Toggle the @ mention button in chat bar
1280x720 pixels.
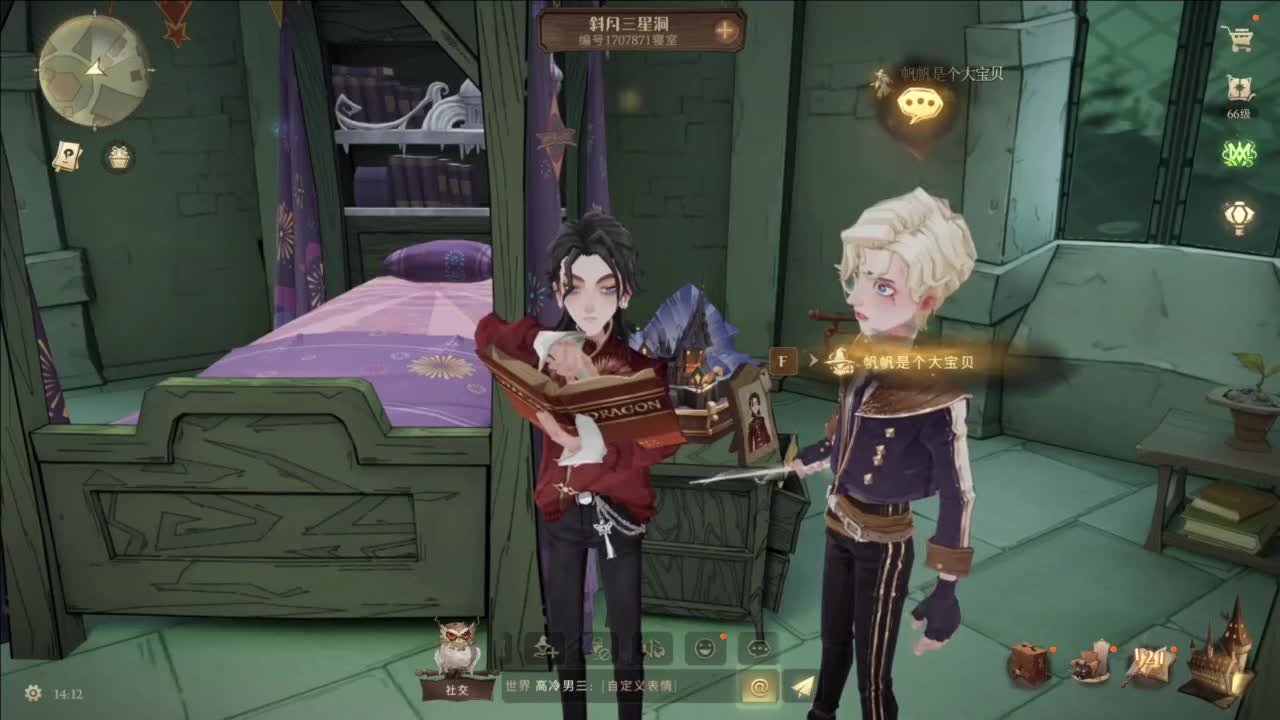pos(760,687)
